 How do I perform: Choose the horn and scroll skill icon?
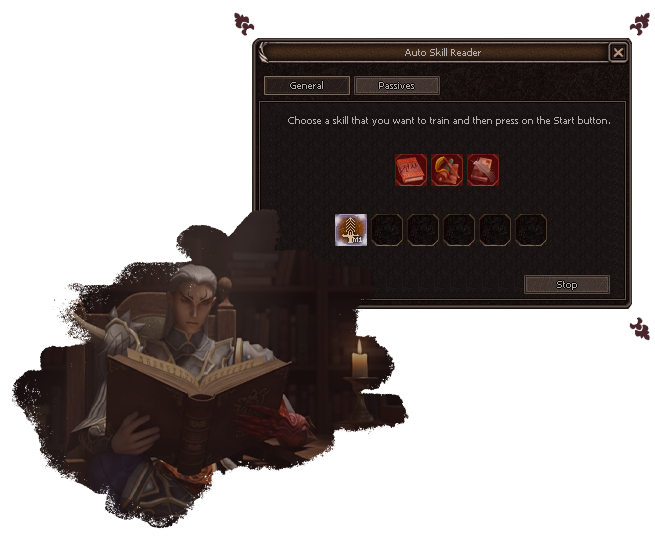click(447, 169)
